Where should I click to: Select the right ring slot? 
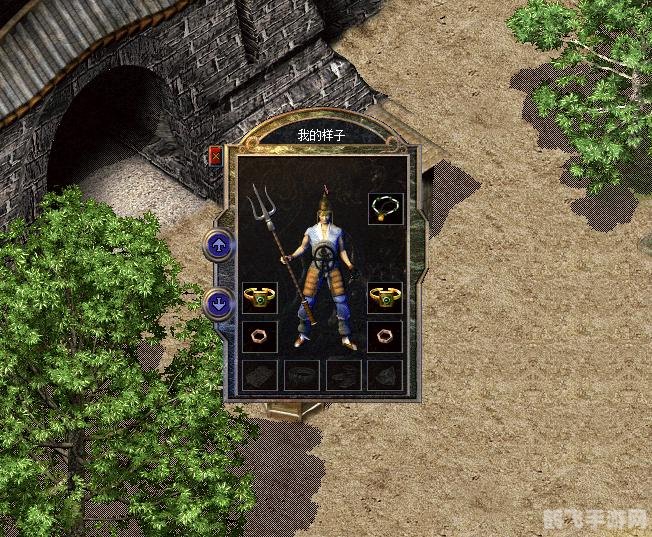[385, 335]
